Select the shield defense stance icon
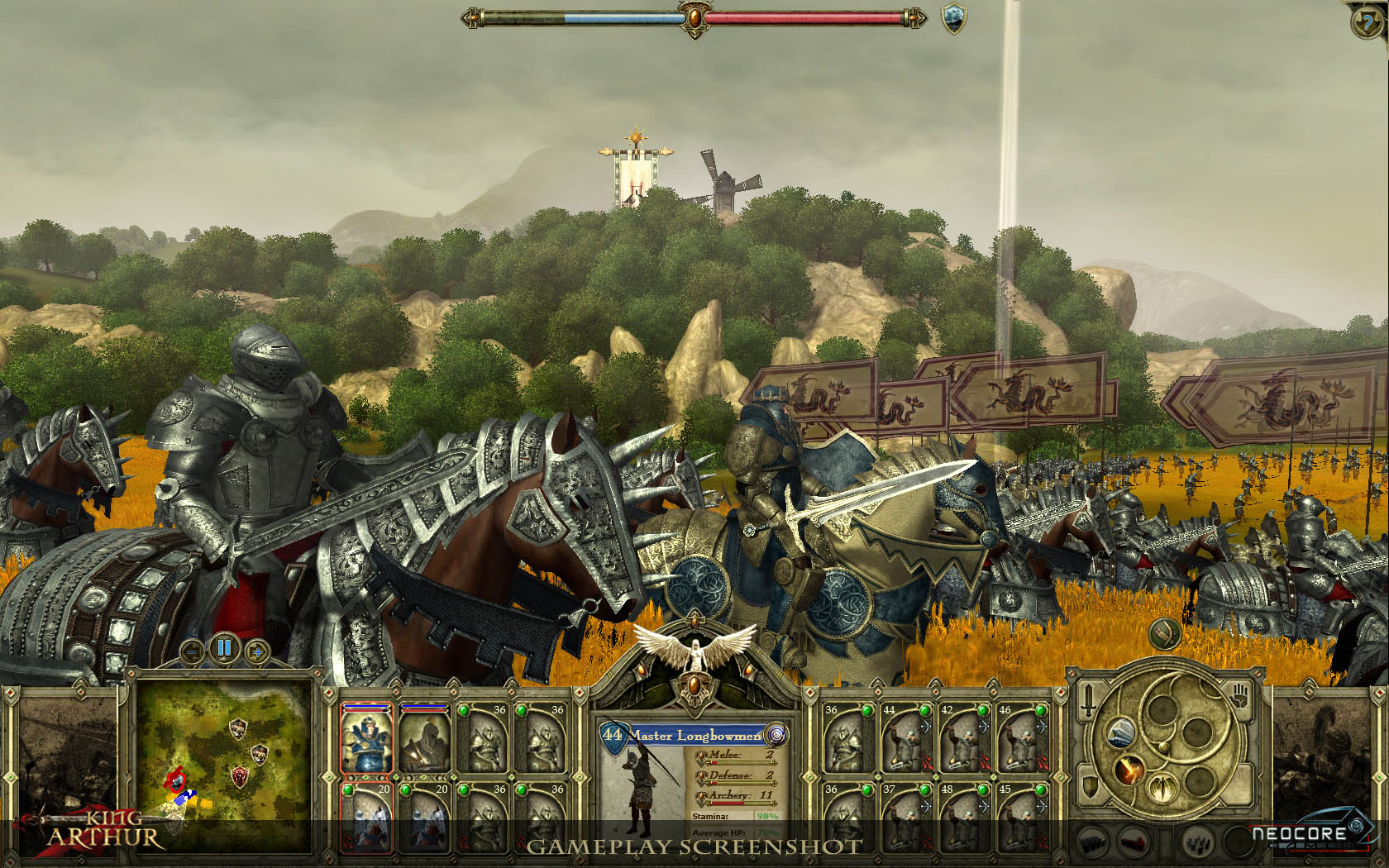Image resolution: width=1389 pixels, height=868 pixels. point(1089,788)
